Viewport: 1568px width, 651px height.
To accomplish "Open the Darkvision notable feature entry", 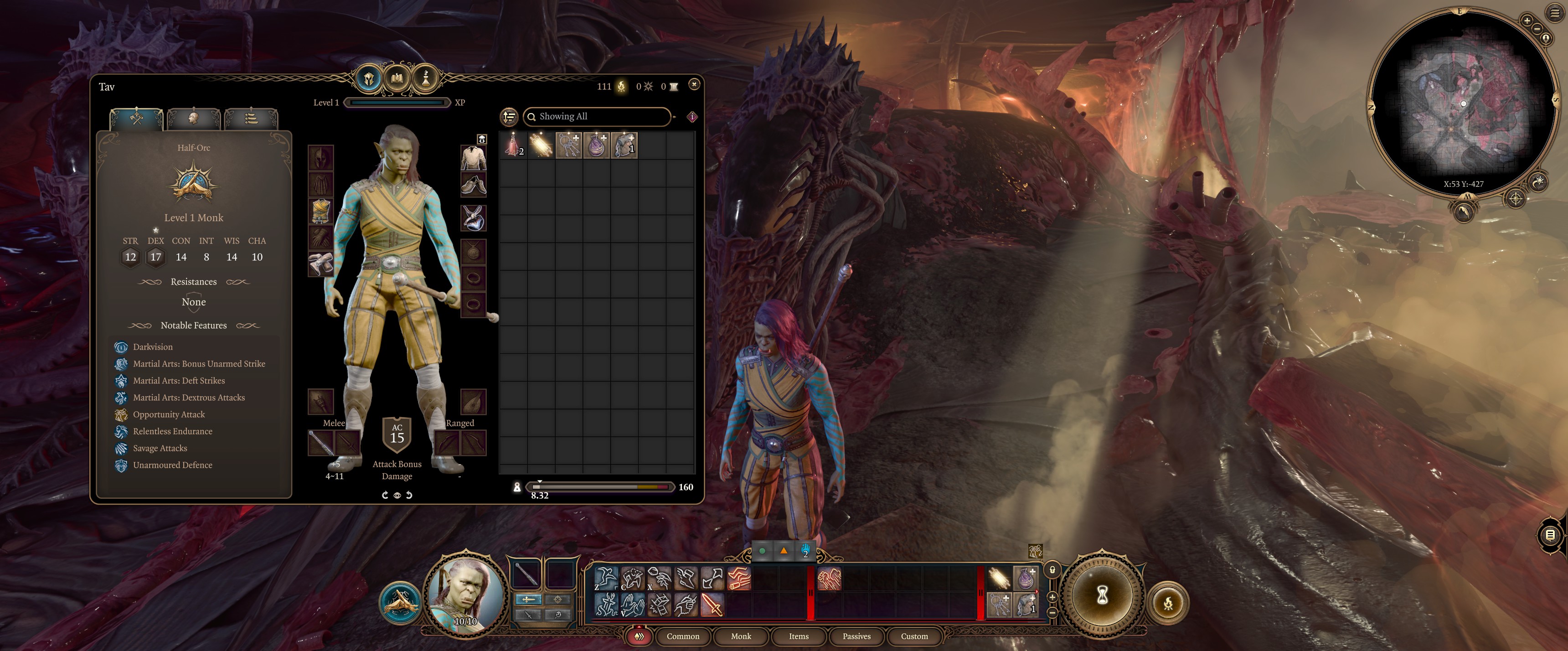I will point(153,346).
